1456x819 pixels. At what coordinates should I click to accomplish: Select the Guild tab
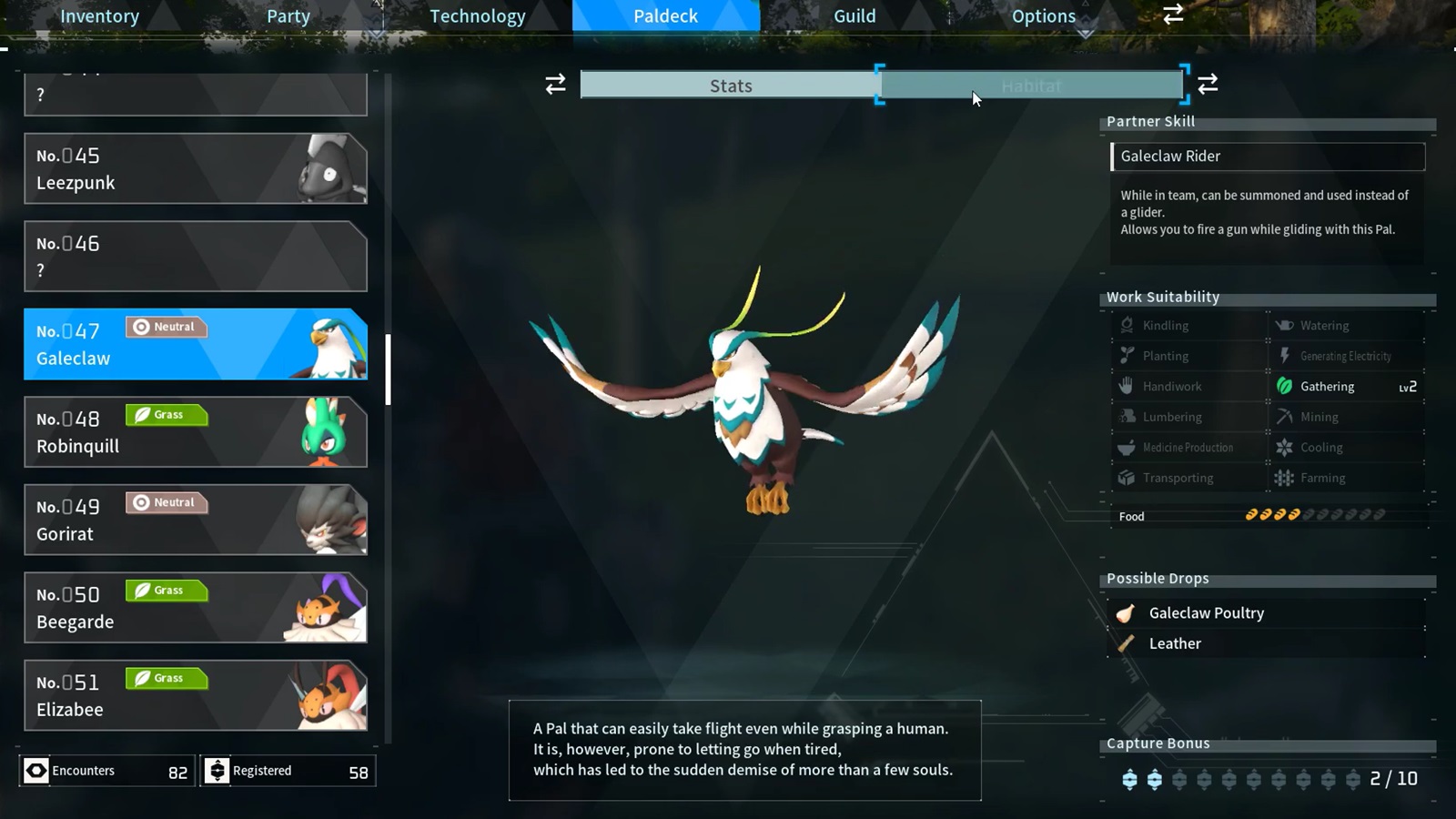[x=854, y=16]
